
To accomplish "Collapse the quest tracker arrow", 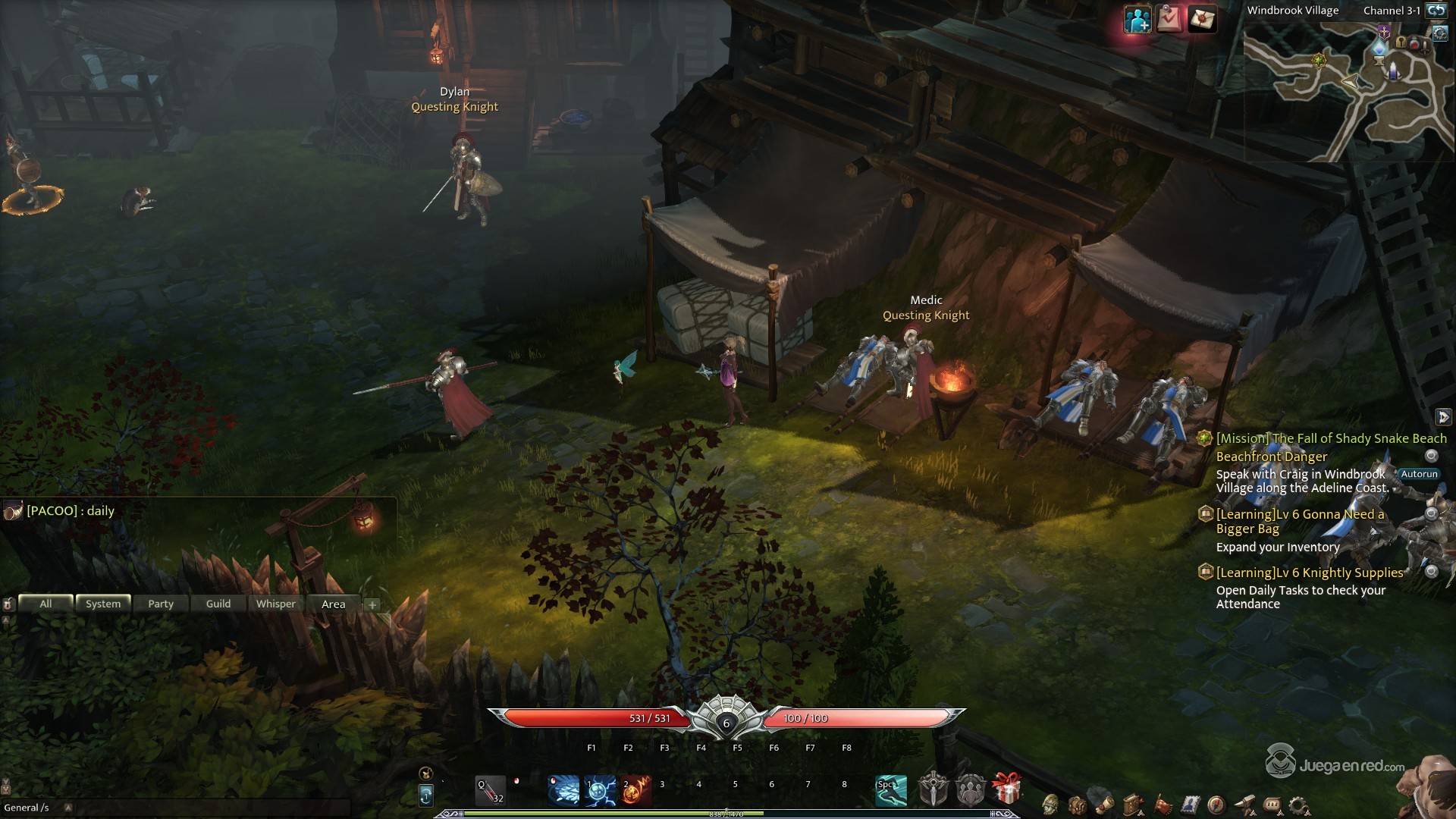I will [1443, 417].
